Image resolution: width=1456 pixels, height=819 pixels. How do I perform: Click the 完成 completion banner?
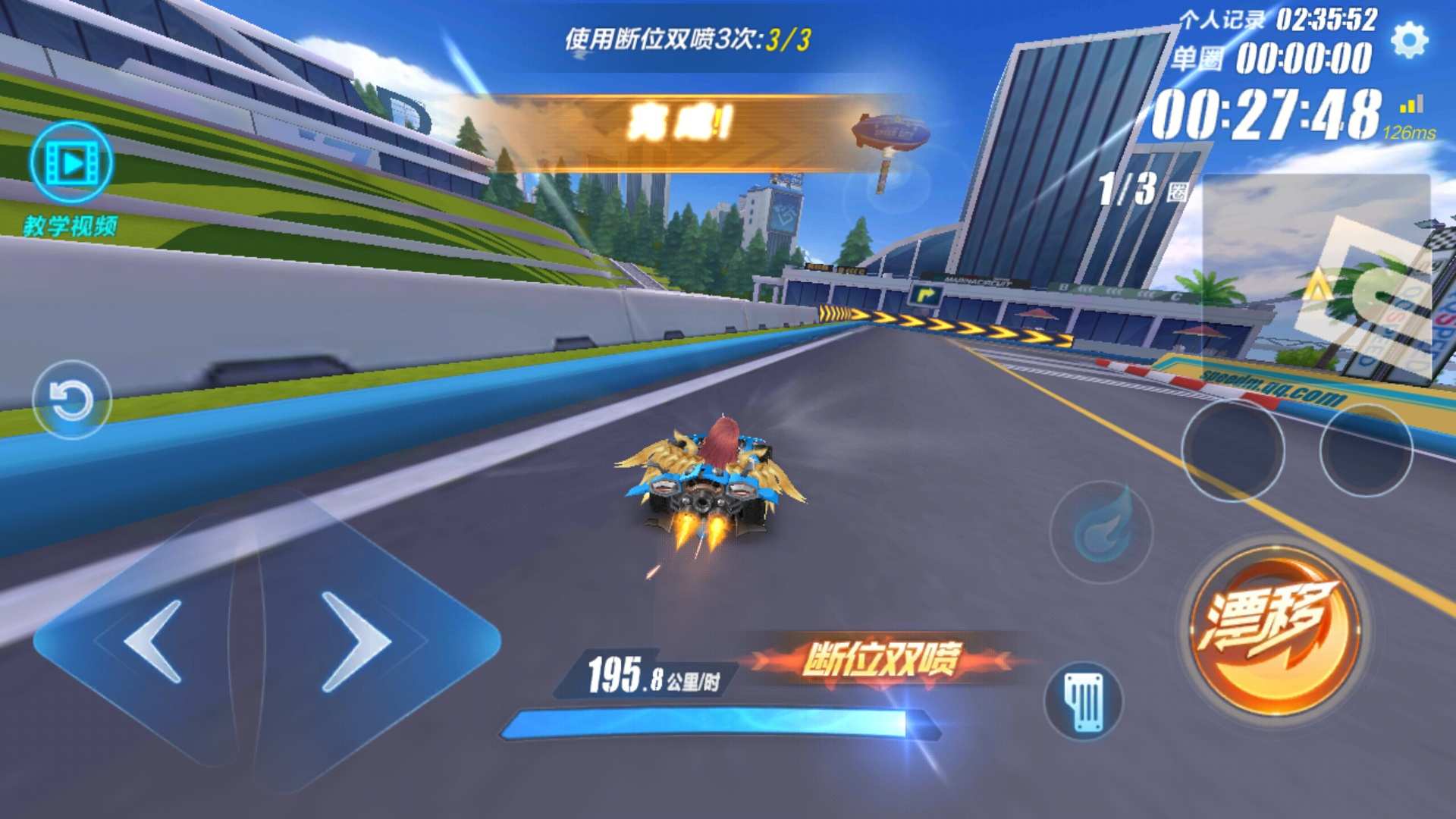click(679, 121)
